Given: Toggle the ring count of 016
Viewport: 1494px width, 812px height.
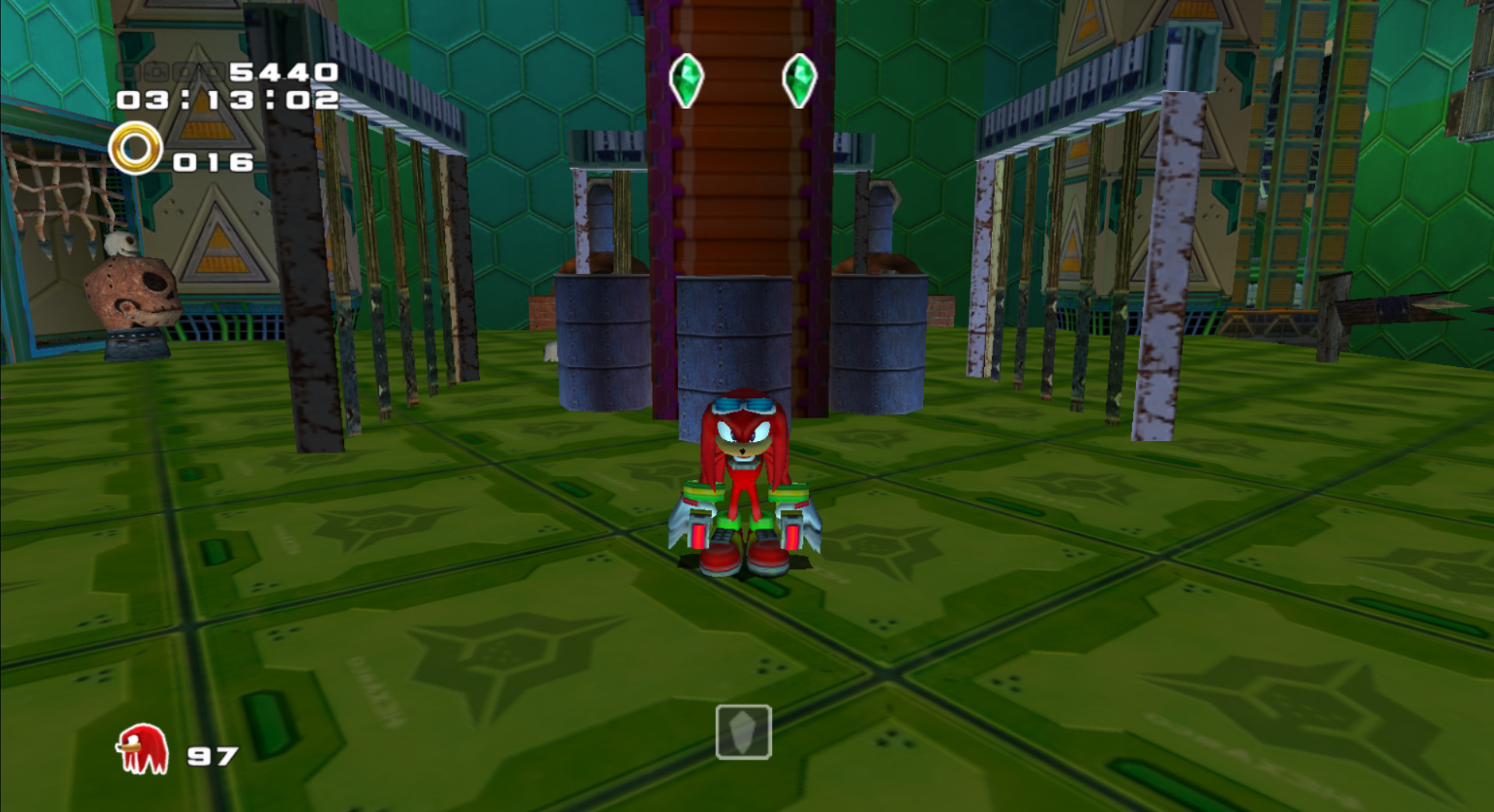Looking at the screenshot, I should click(212, 162).
